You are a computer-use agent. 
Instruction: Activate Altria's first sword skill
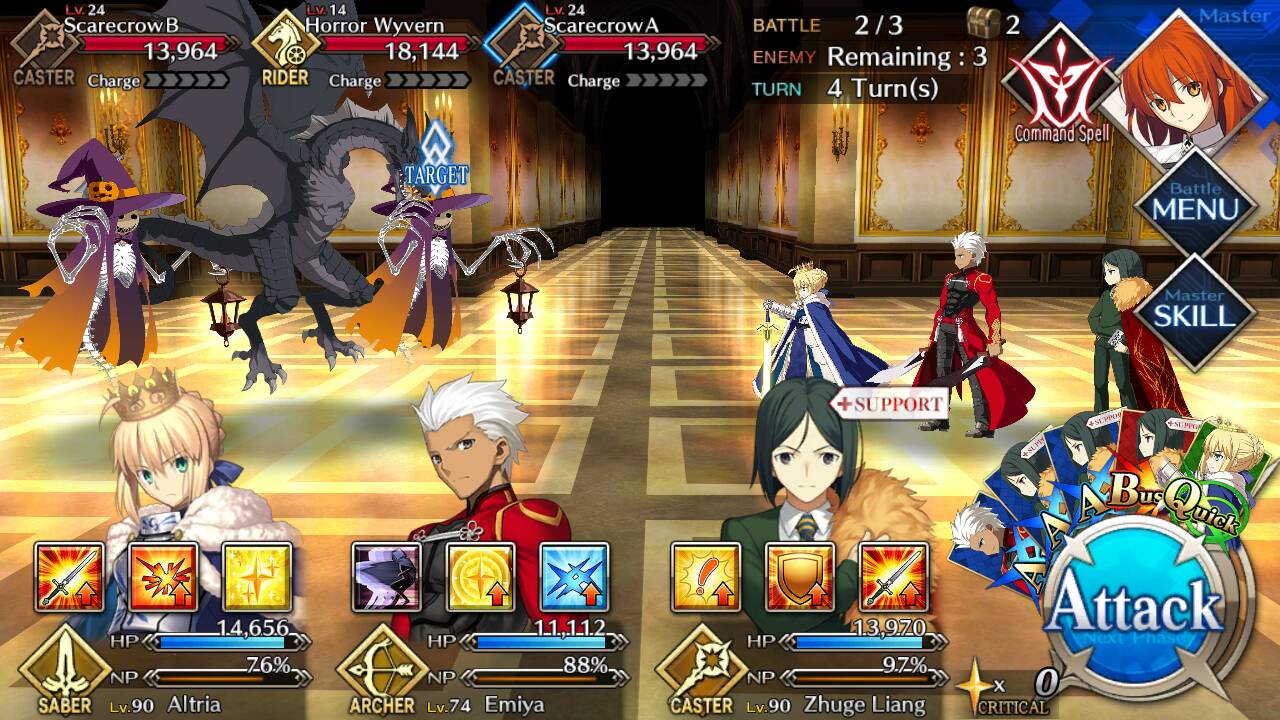pyautogui.click(x=70, y=577)
